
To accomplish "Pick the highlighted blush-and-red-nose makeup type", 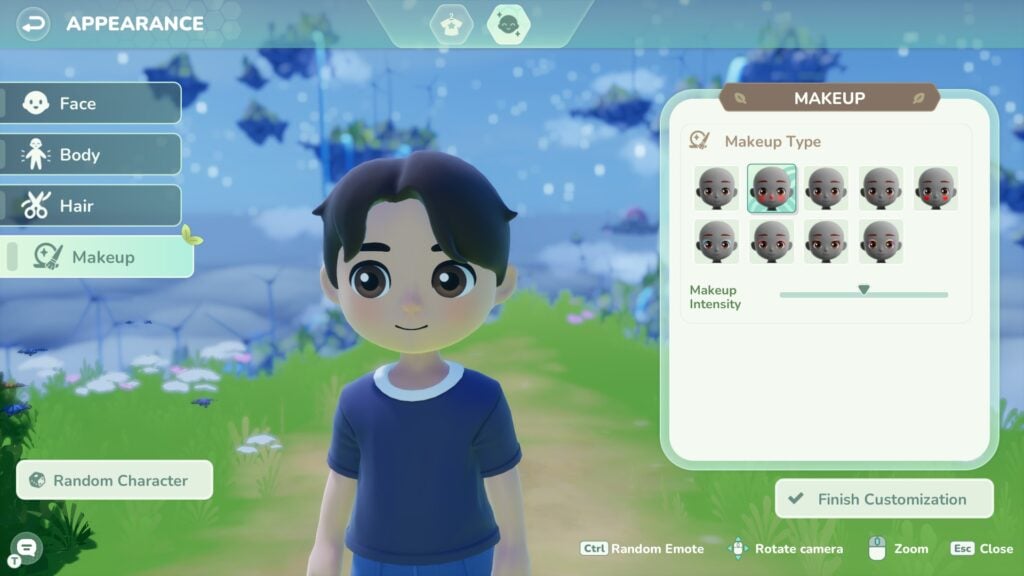I will click(772, 188).
